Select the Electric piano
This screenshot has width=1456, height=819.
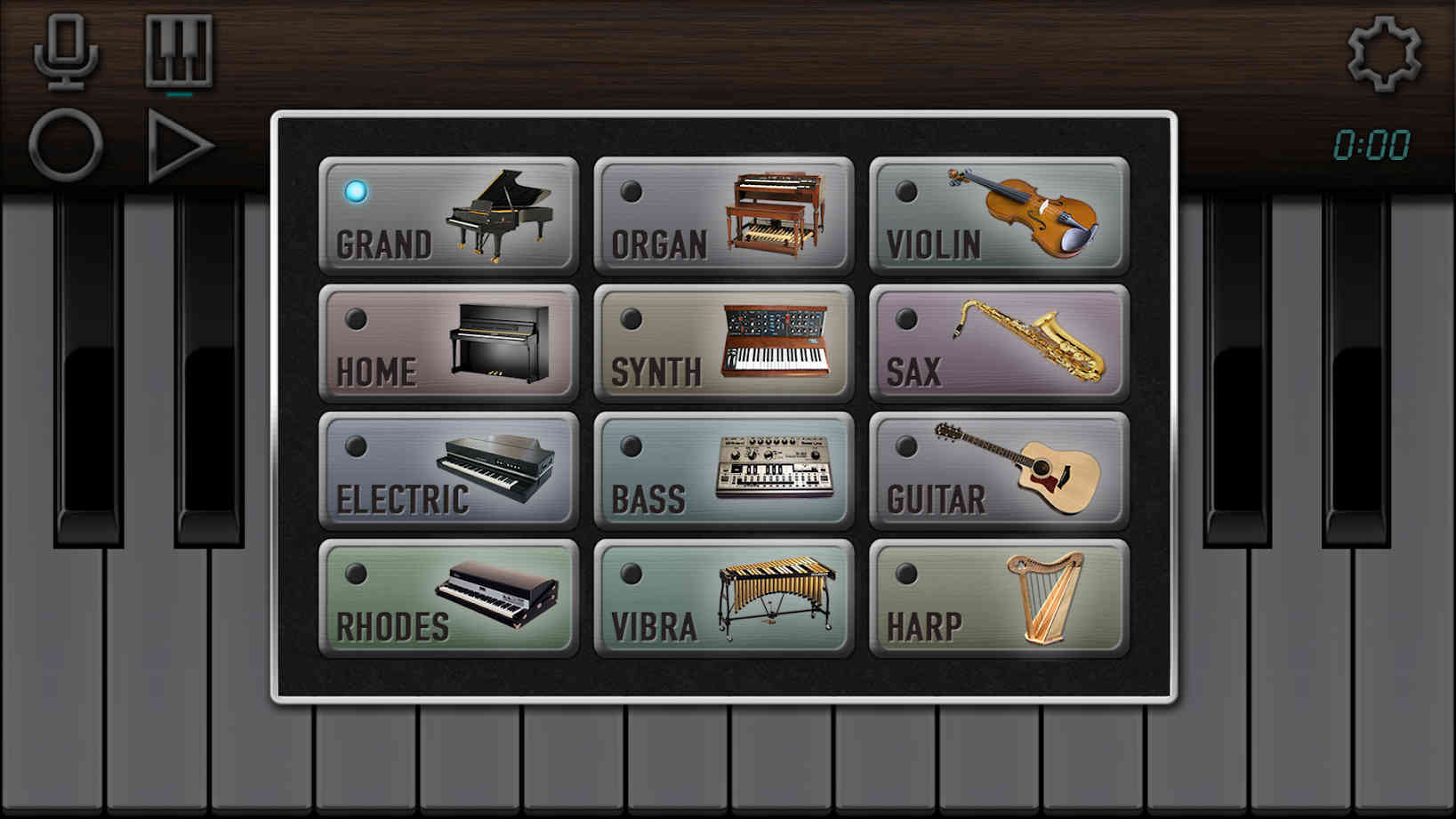tap(448, 470)
